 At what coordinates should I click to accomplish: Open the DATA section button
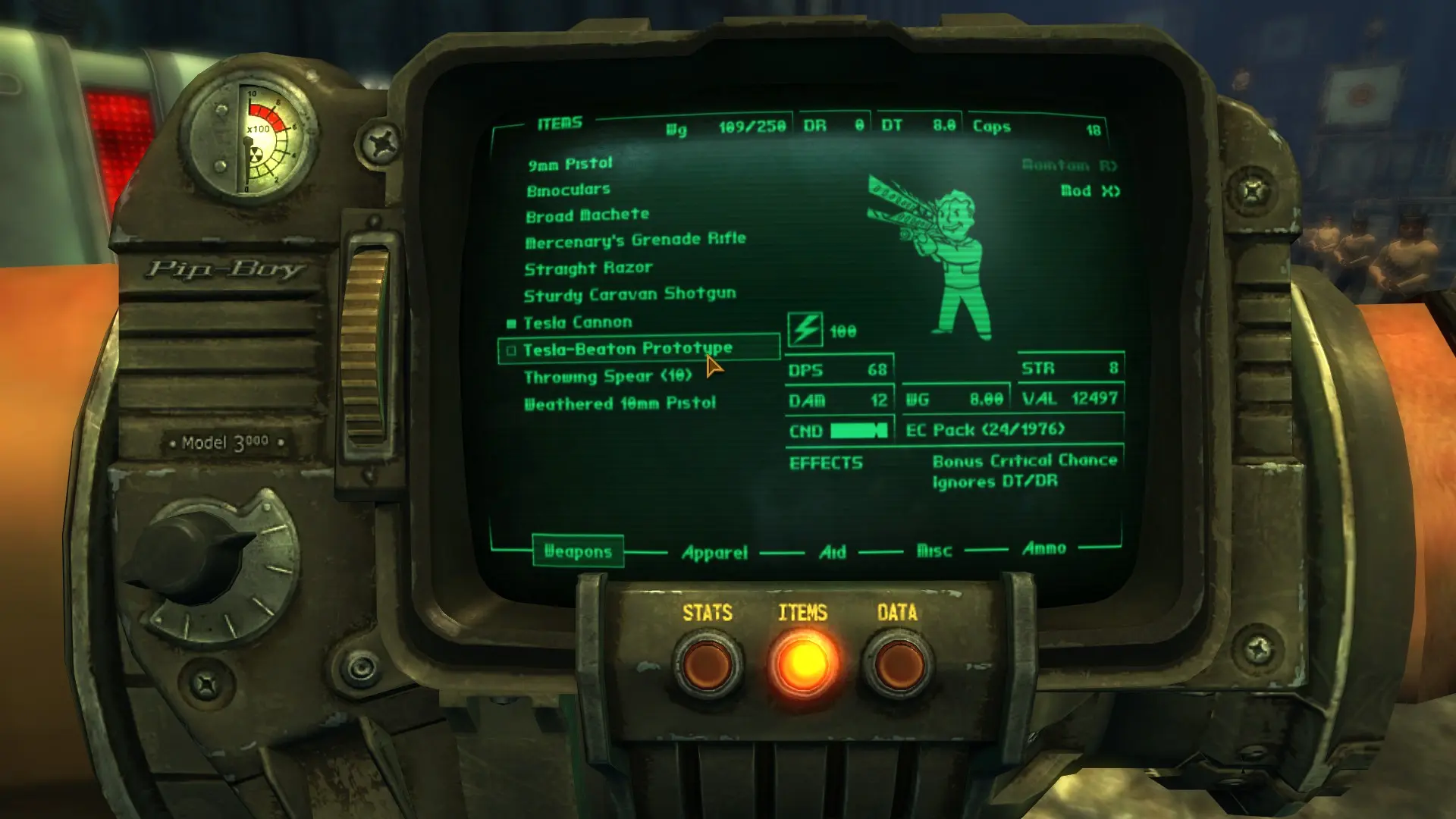(898, 664)
